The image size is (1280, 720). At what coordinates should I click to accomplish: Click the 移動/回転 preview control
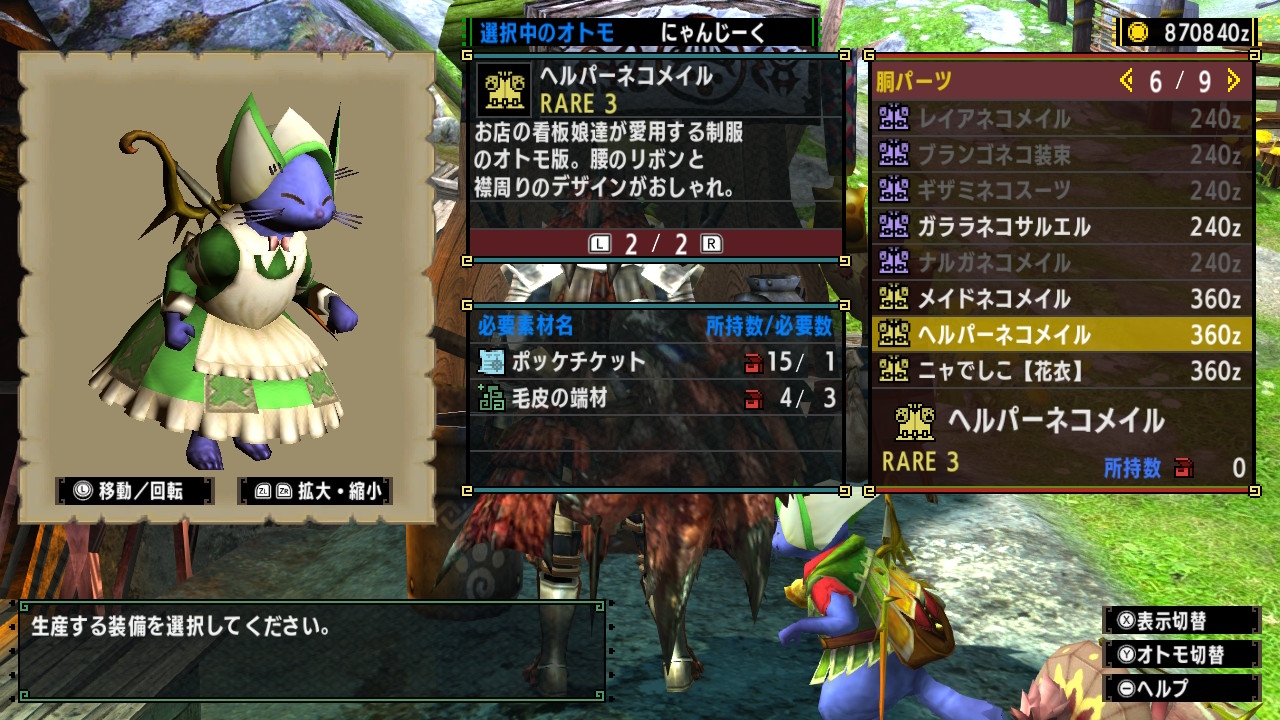tap(135, 491)
